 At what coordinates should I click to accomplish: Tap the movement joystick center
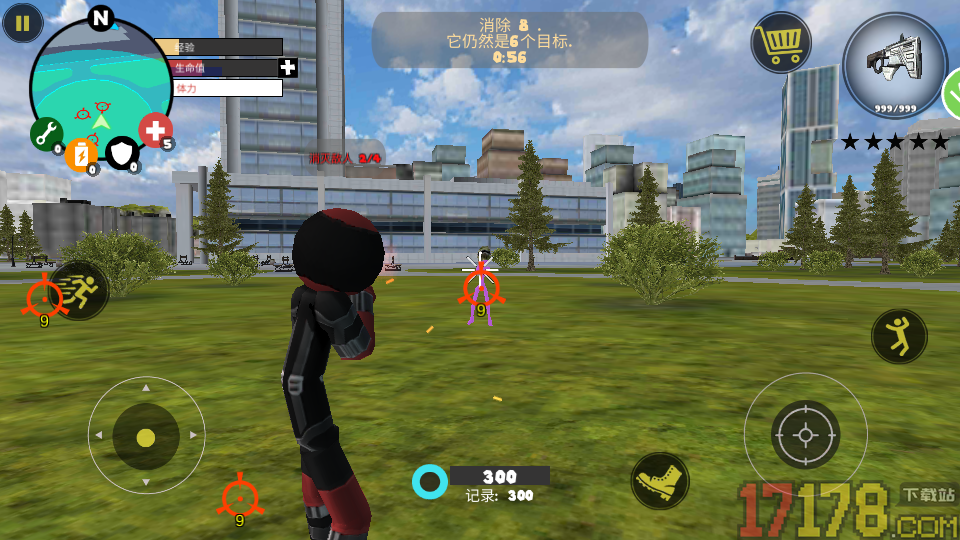click(x=146, y=437)
